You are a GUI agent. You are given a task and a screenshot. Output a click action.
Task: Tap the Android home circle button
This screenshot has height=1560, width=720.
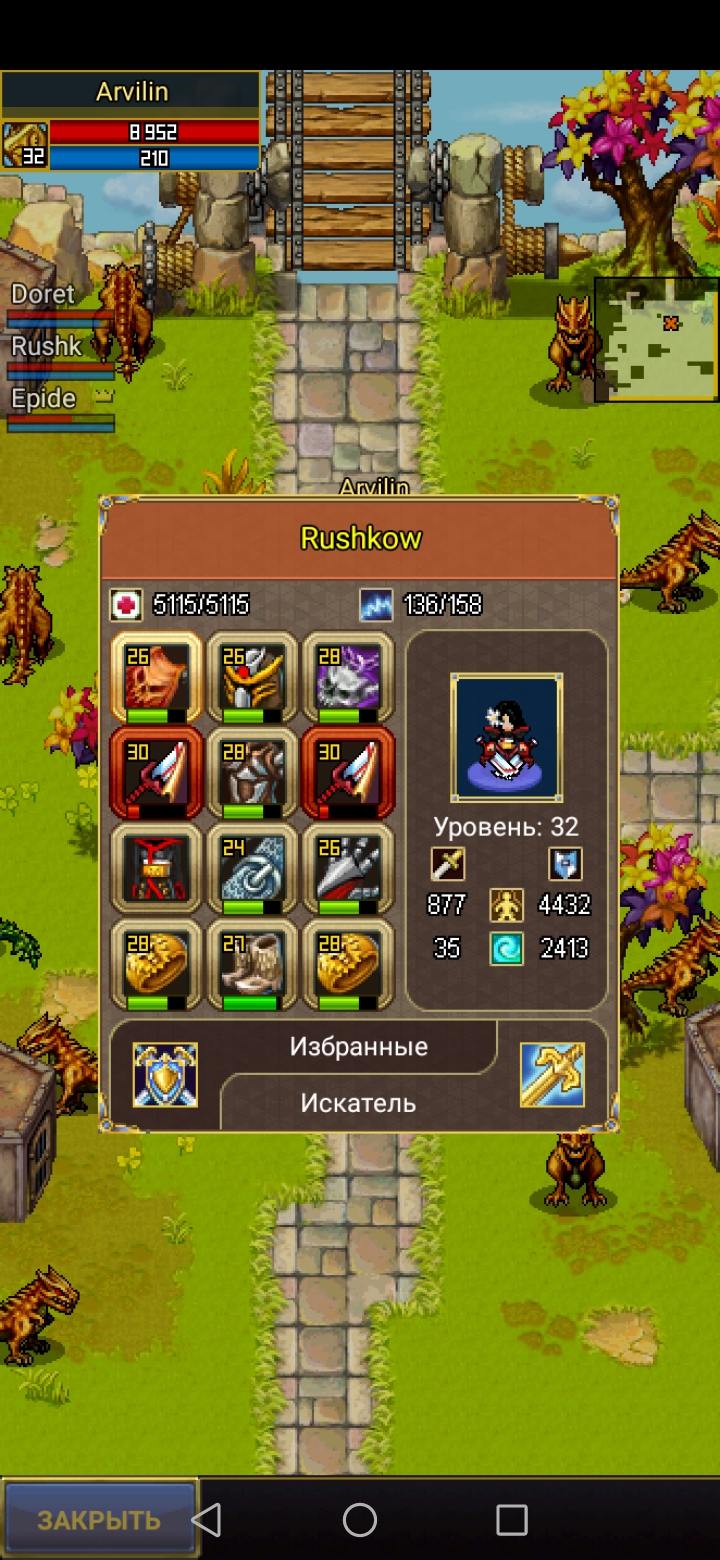tap(360, 1520)
